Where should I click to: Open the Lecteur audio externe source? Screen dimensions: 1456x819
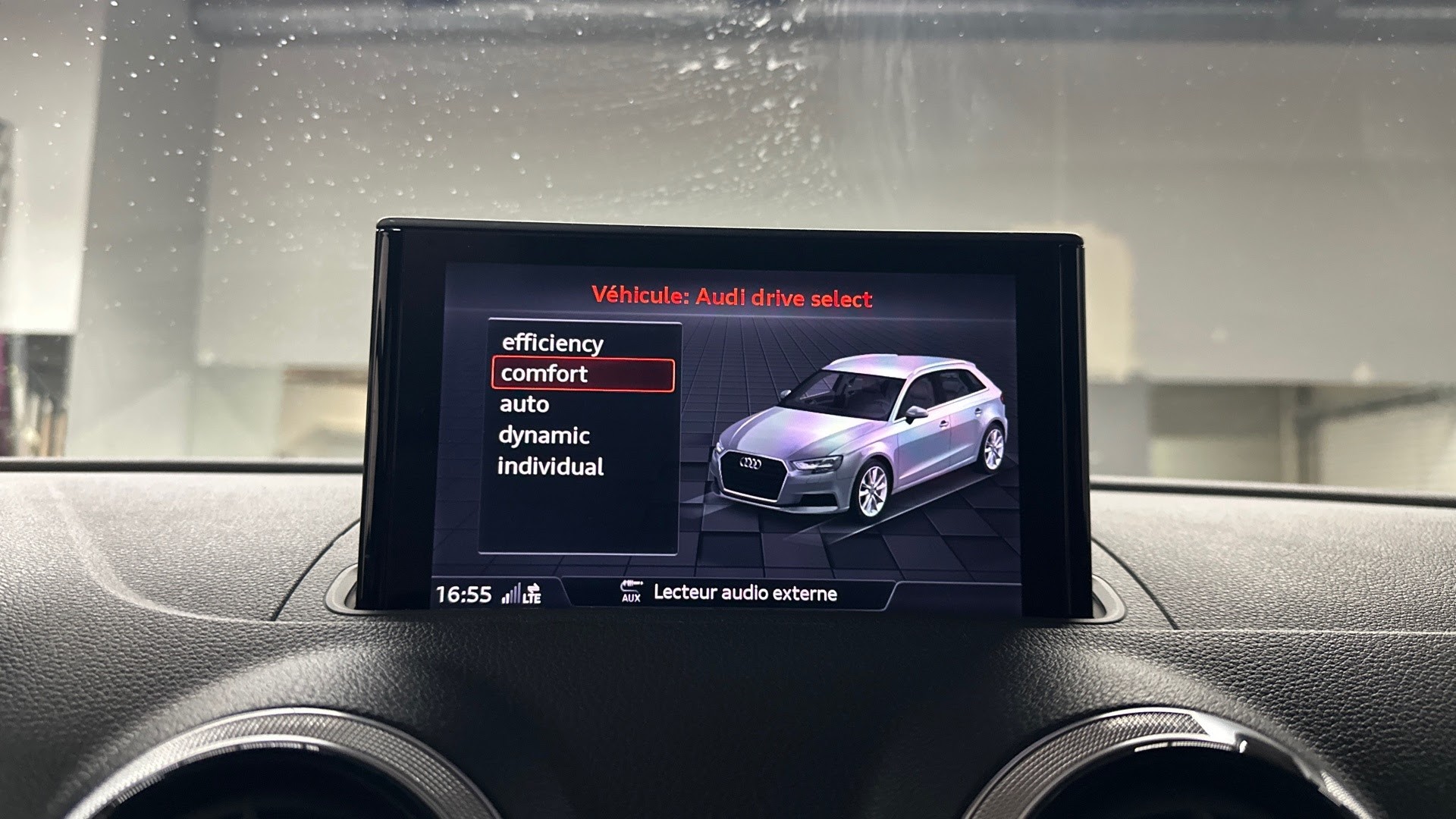(745, 593)
